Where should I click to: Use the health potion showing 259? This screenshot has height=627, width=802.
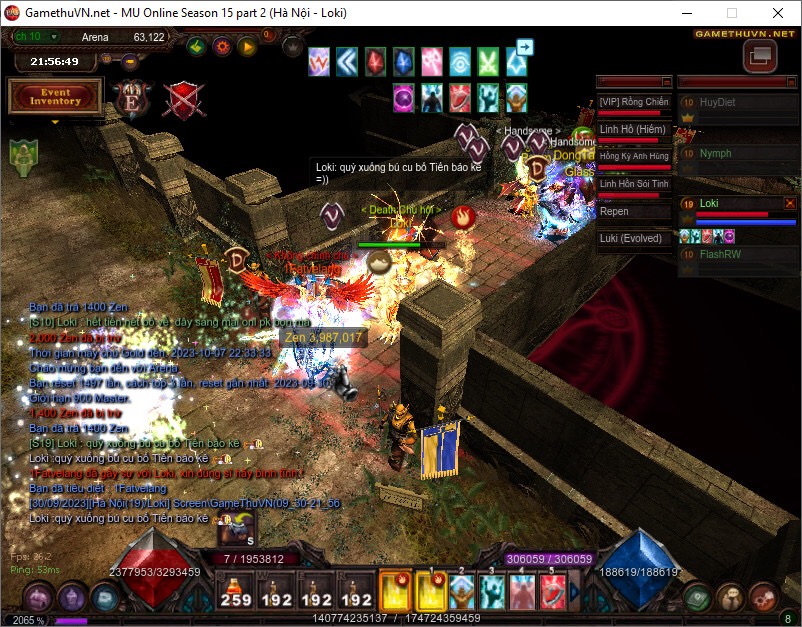tap(236, 590)
